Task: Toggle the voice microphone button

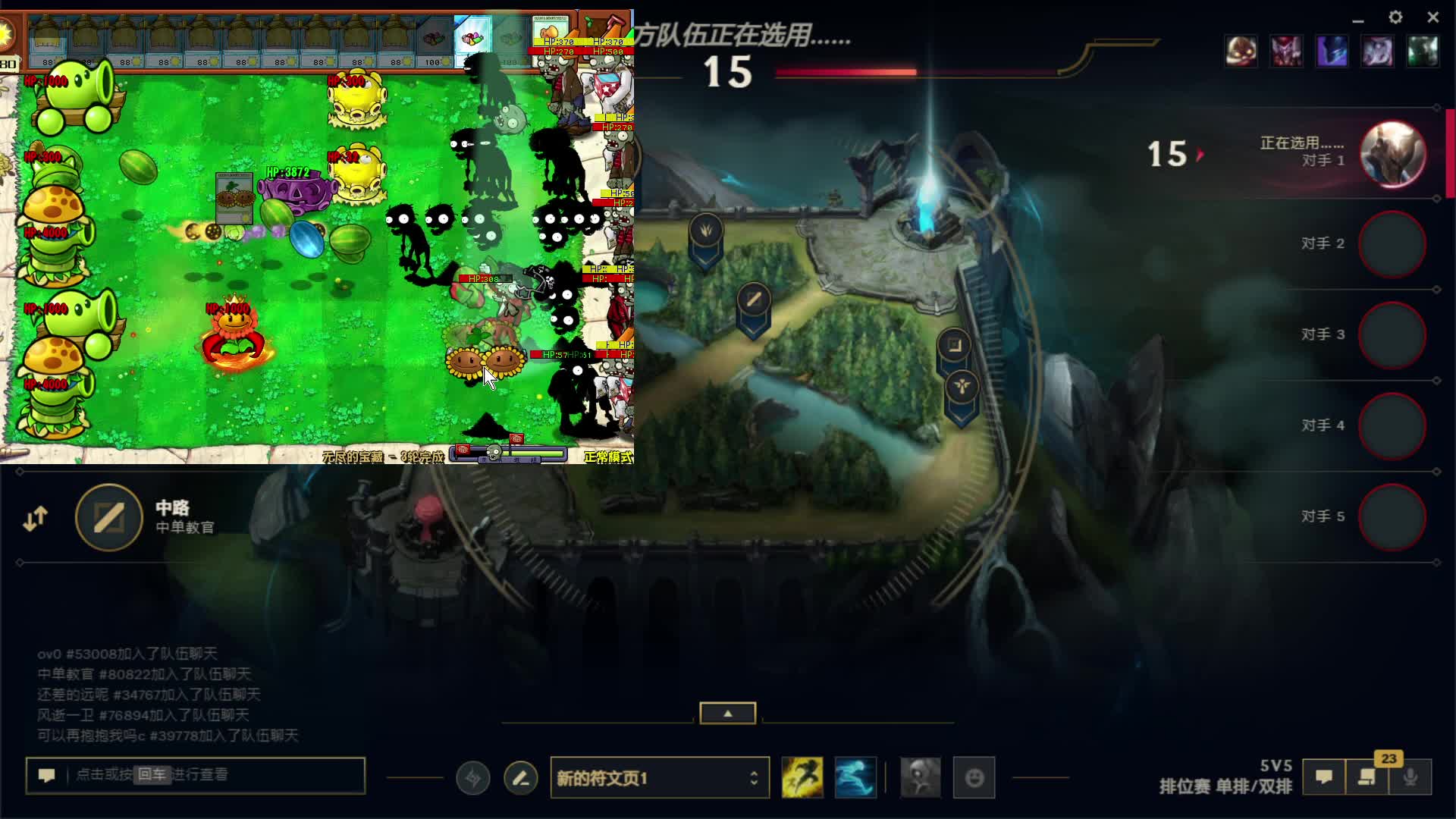Action: (1410, 777)
